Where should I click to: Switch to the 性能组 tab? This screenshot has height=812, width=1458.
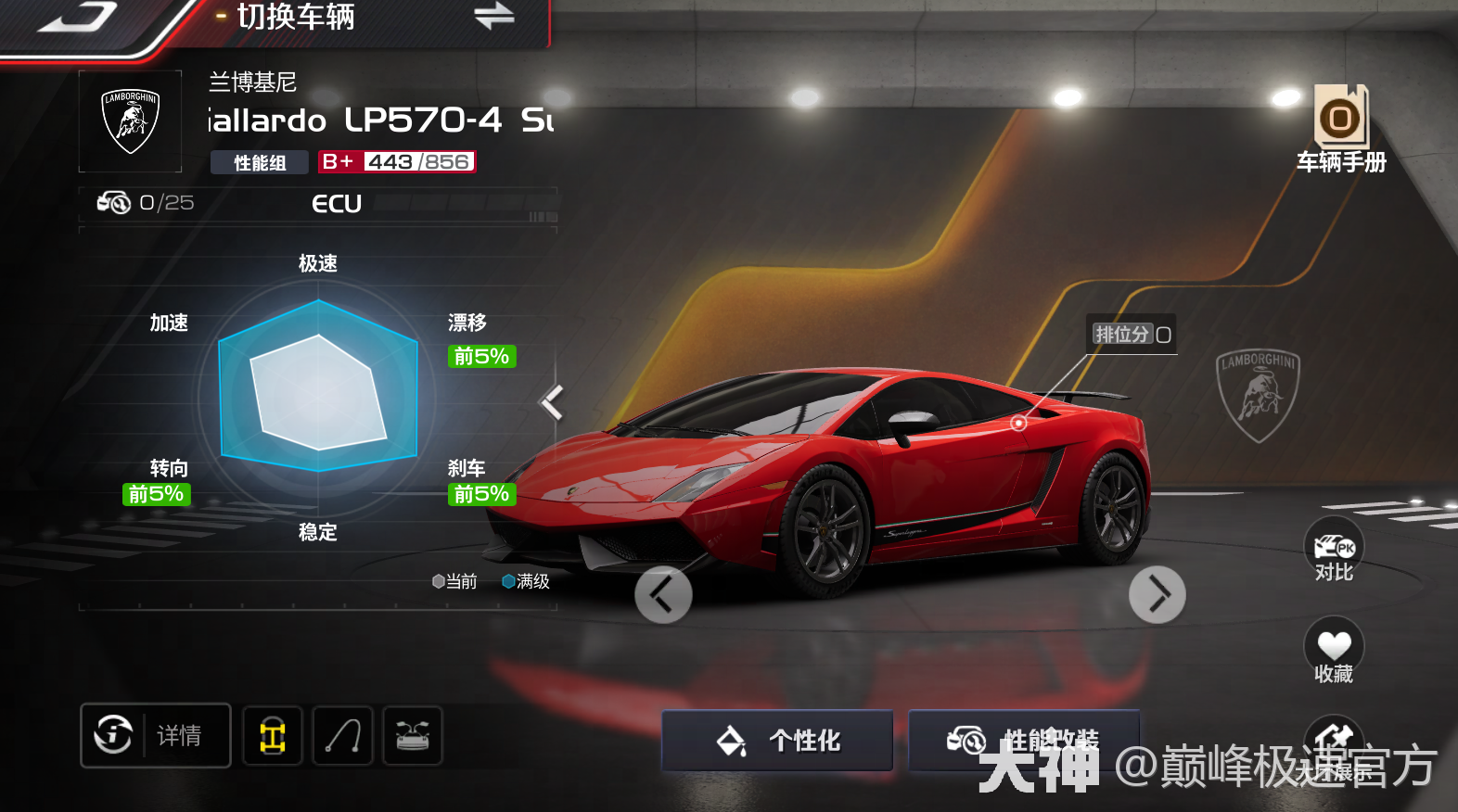click(x=259, y=161)
